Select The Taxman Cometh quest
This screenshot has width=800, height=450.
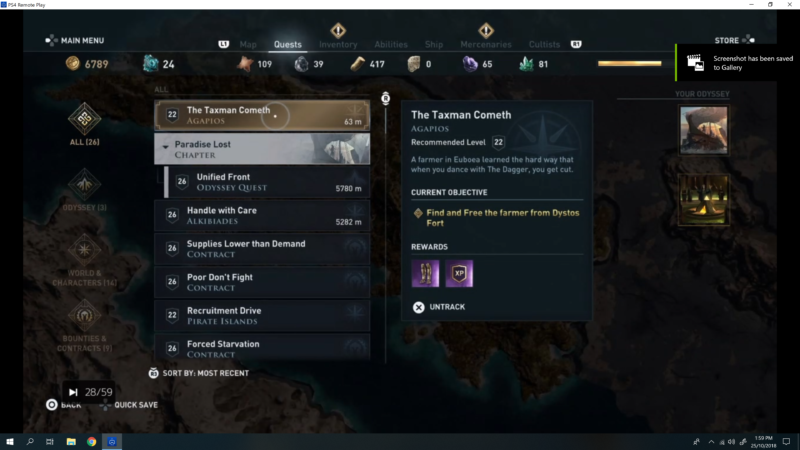(262, 116)
